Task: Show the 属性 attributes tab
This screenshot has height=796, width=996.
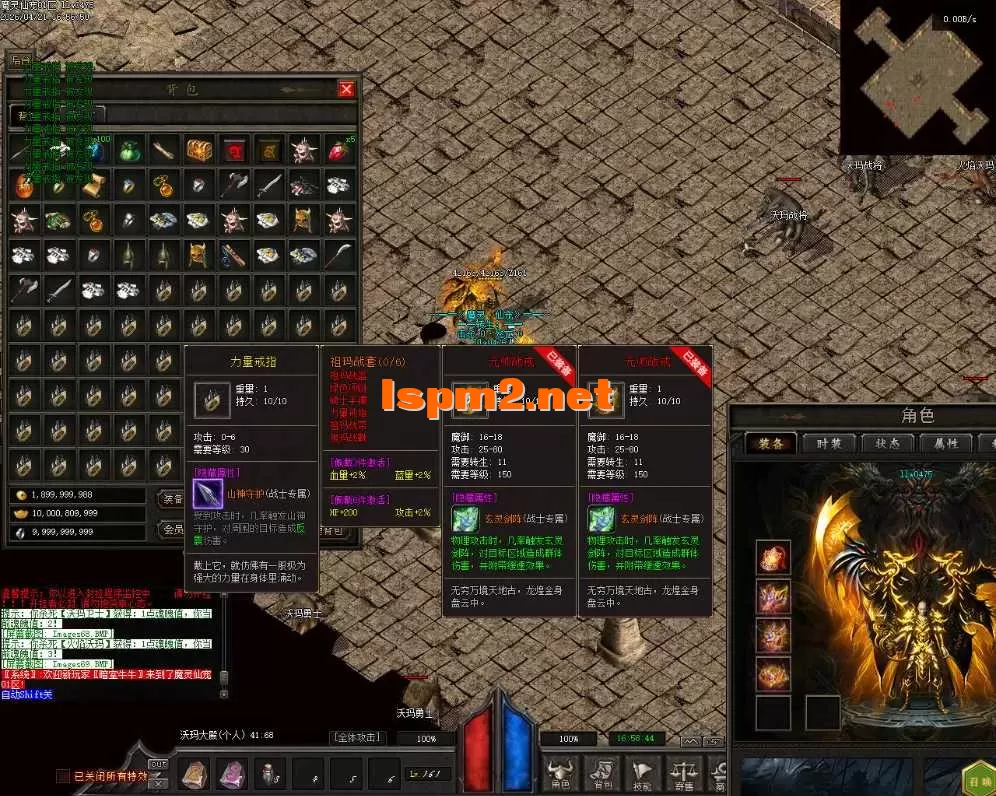Action: (945, 443)
